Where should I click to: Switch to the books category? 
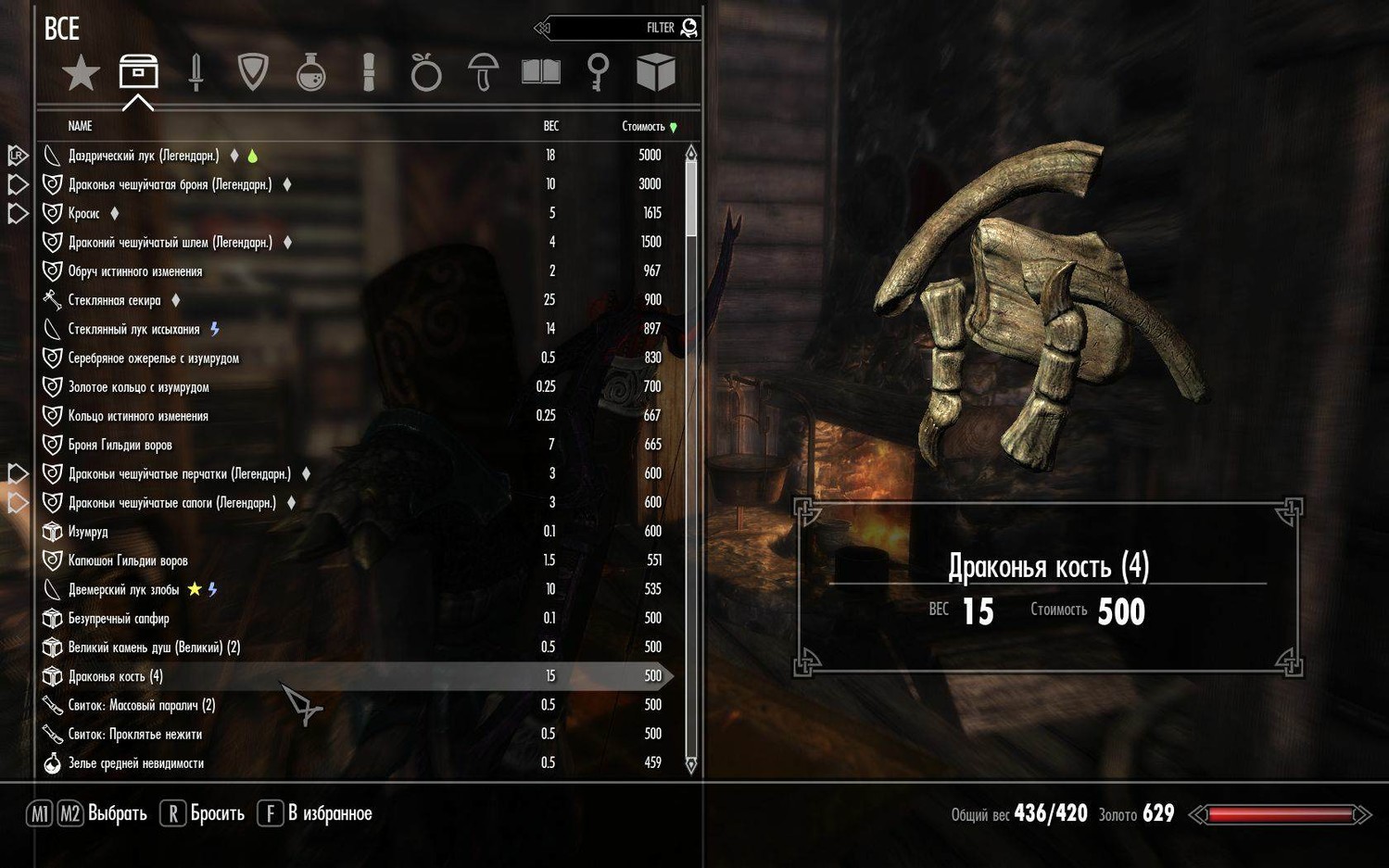[x=541, y=73]
